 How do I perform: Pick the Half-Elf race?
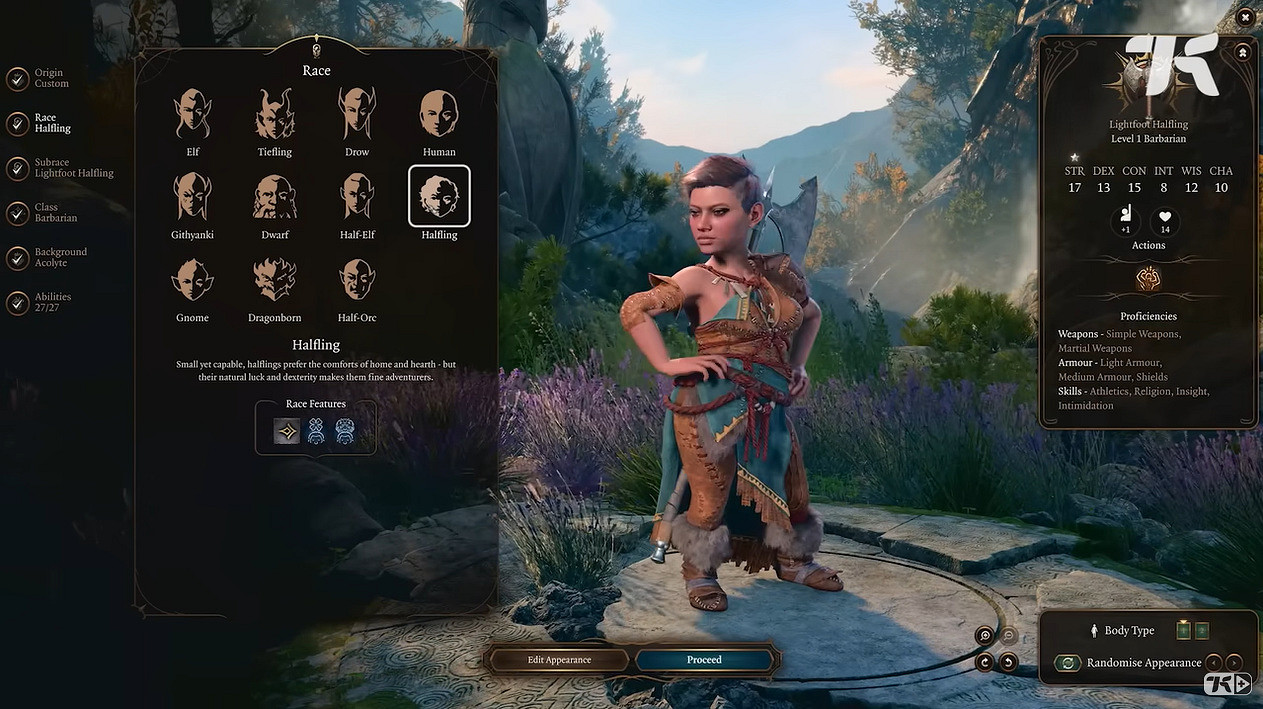tap(357, 197)
